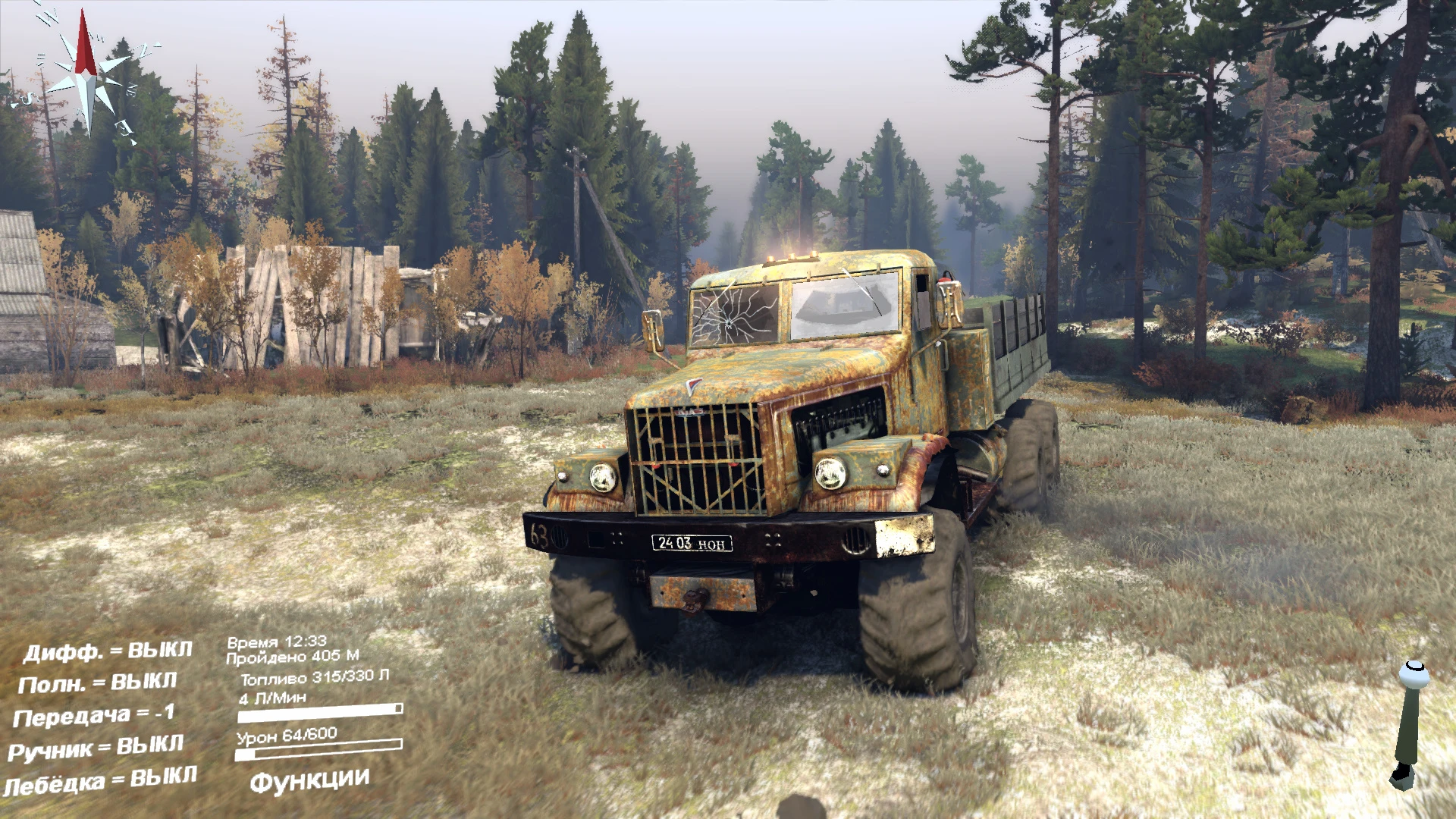The image size is (1456, 819).
Task: Click the left headlight of the truck
Action: pyautogui.click(x=601, y=478)
